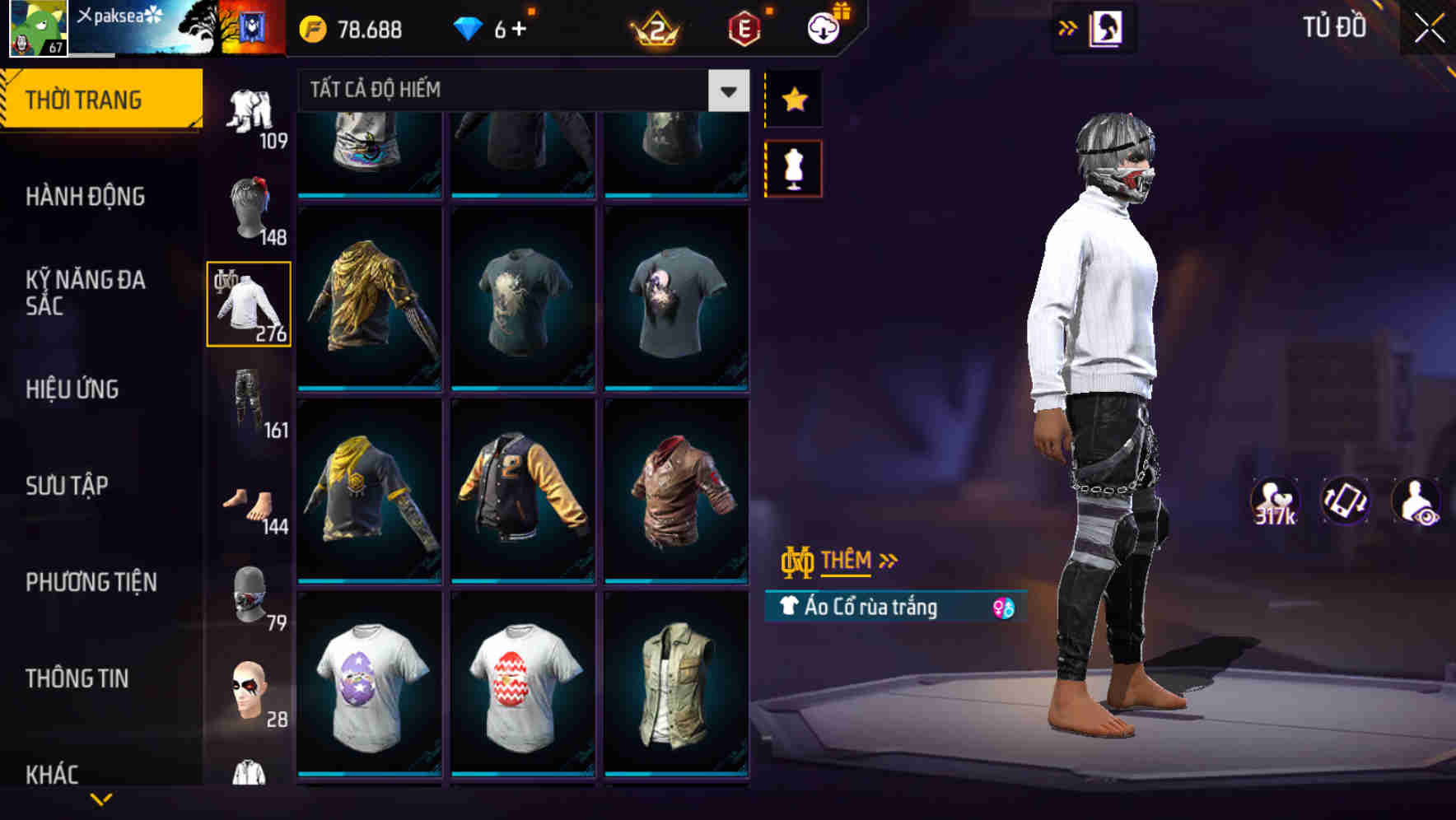The height and width of the screenshot is (820, 1456).
Task: Open the footwear category with 144 items
Action: (x=248, y=501)
